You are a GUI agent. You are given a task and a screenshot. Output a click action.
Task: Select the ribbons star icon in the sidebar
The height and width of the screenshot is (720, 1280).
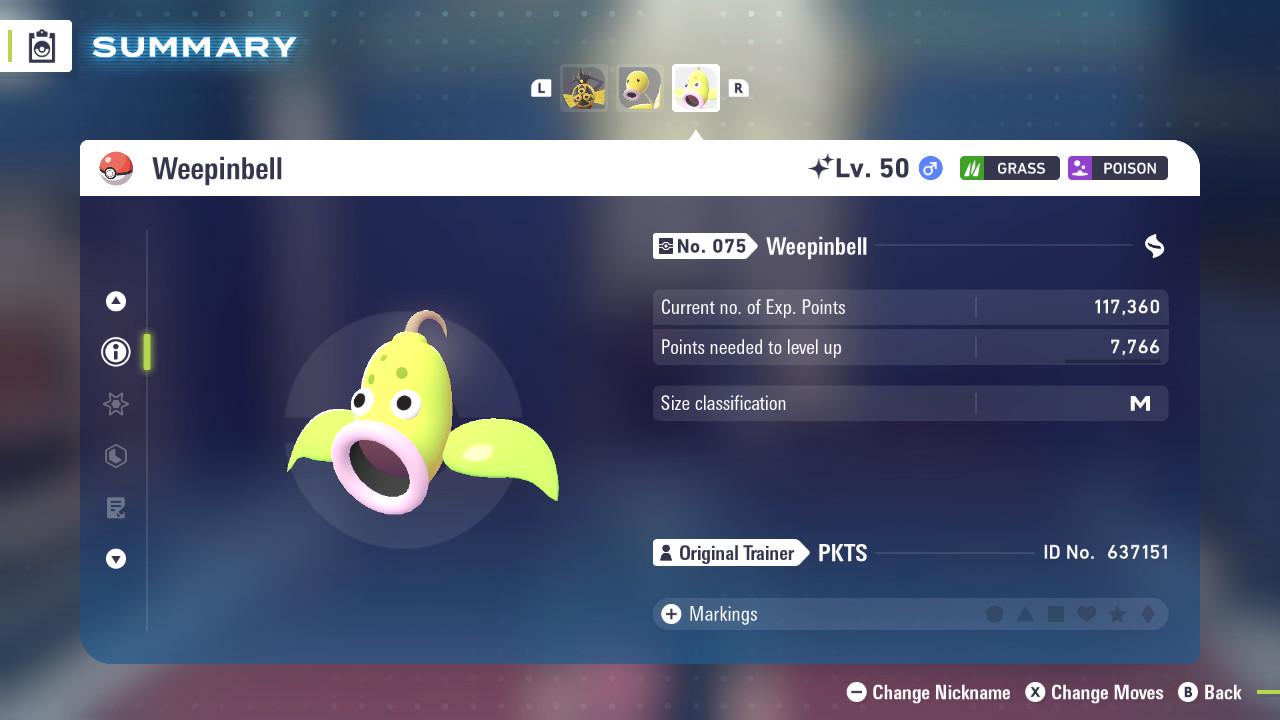[x=116, y=404]
